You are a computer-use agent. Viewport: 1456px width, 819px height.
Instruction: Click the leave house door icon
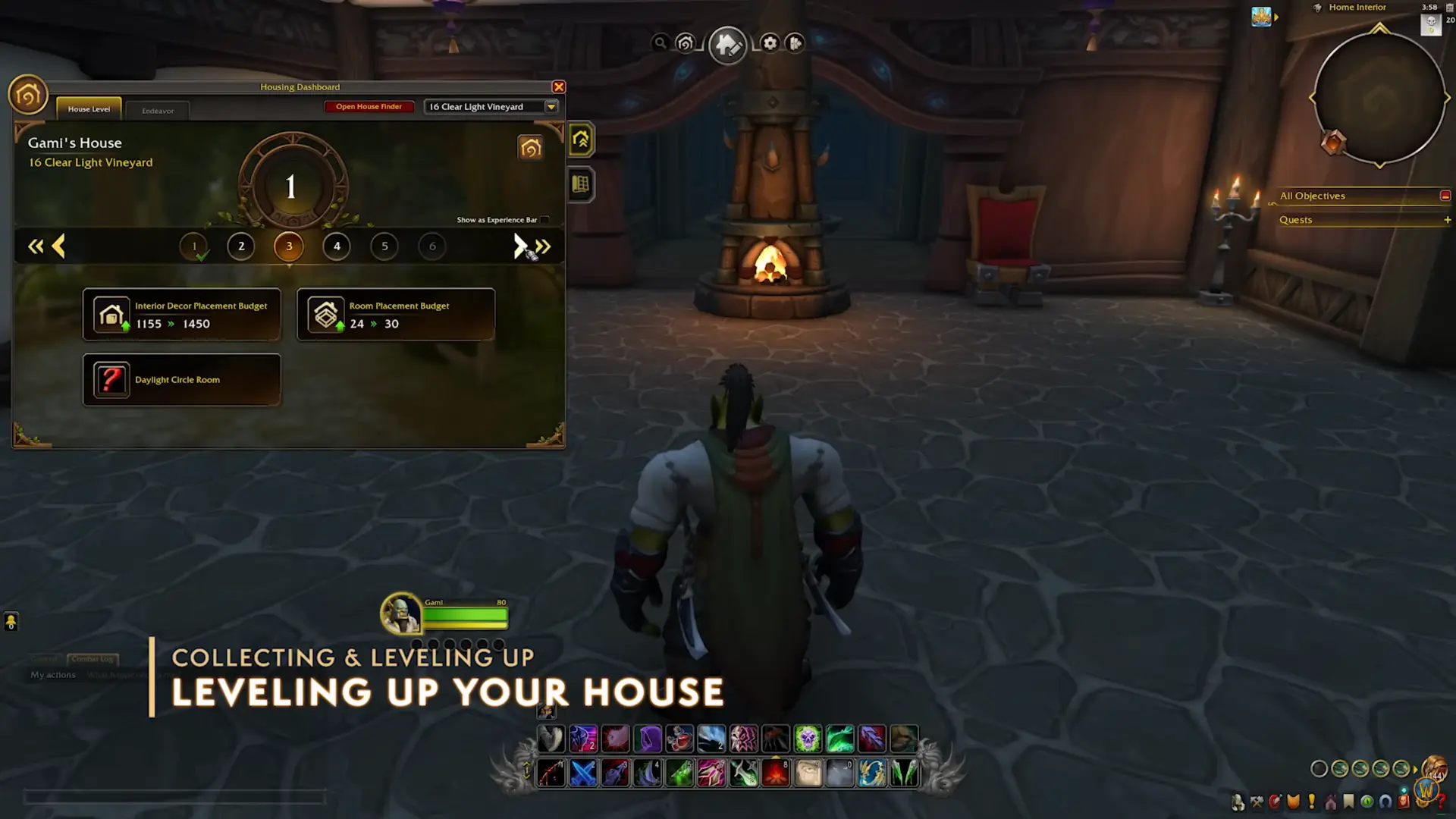pyautogui.click(x=795, y=43)
